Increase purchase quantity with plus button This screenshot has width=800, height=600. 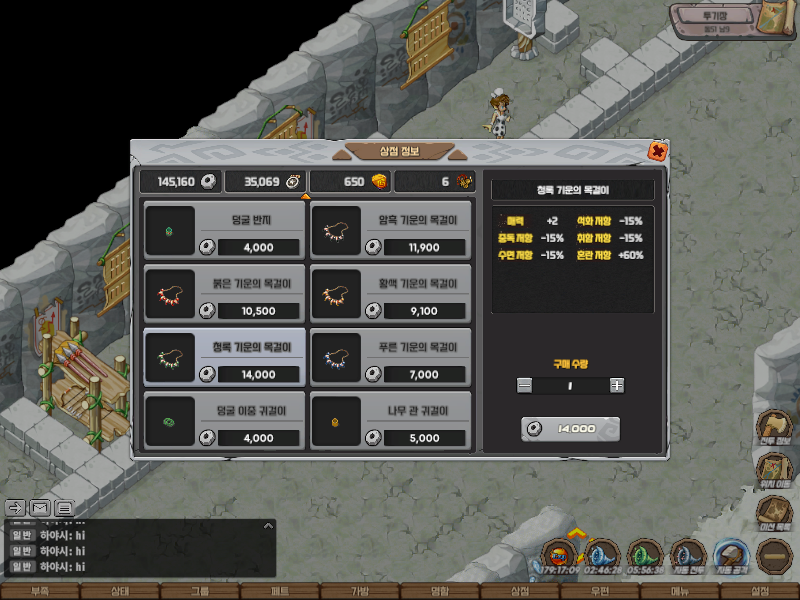(617, 385)
